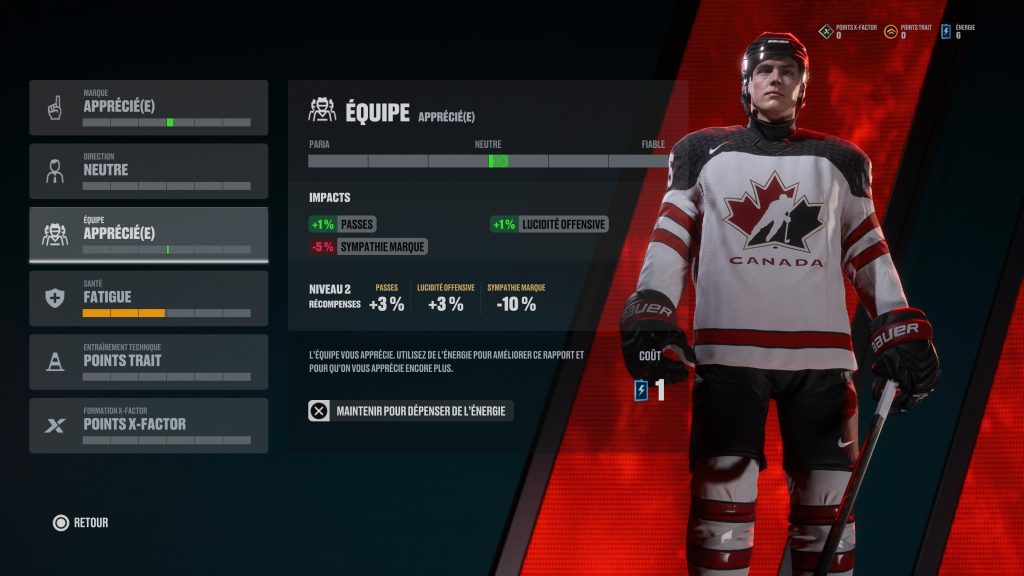Select the Marque Apprécié(e) menu entry

[148, 107]
